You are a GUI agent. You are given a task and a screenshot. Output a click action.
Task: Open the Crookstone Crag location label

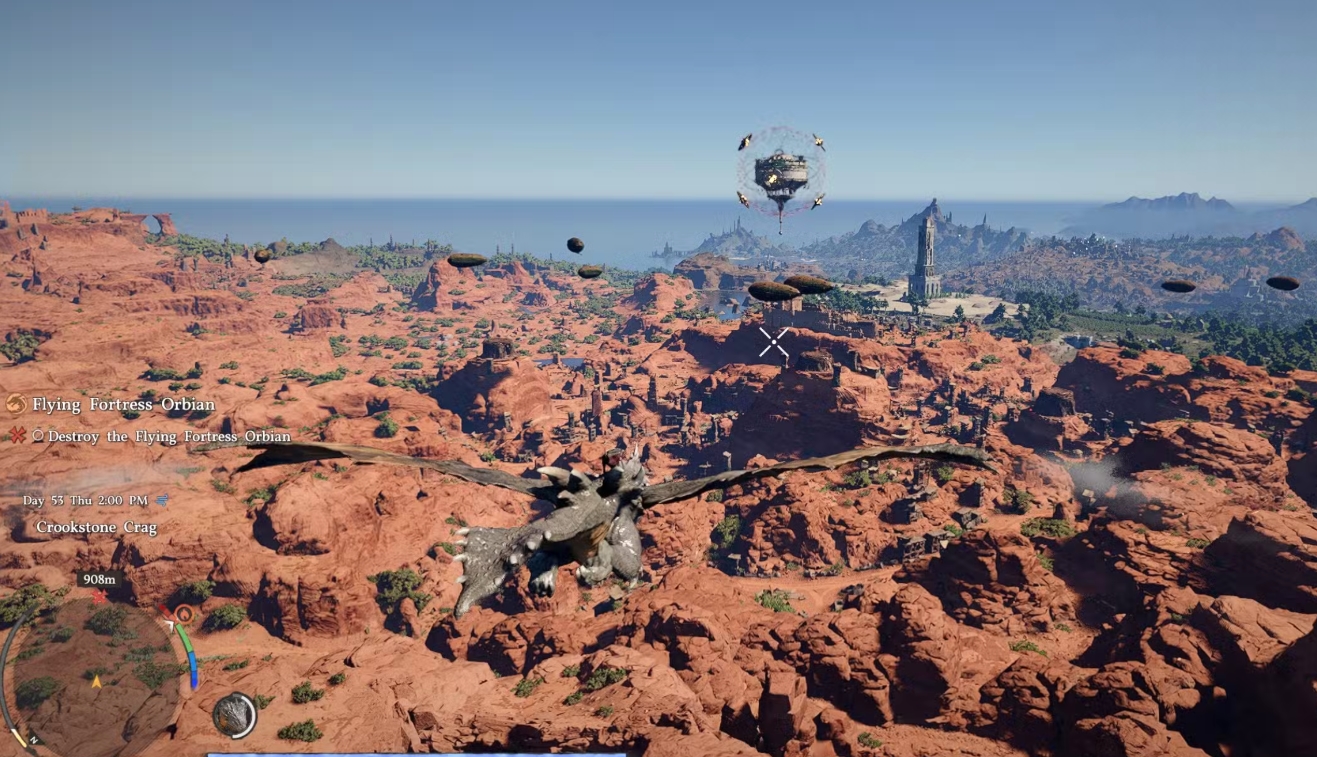pyautogui.click(x=98, y=526)
